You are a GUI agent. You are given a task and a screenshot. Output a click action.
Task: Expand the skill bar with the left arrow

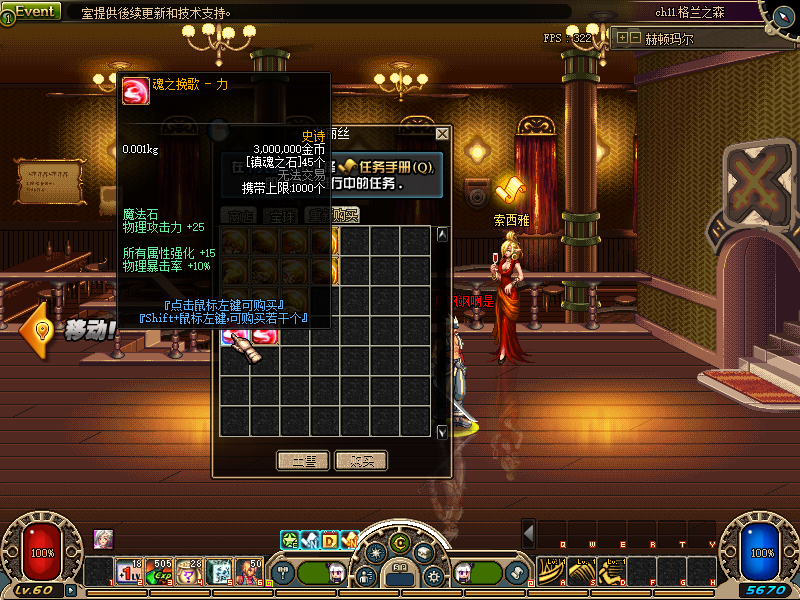pos(530,532)
